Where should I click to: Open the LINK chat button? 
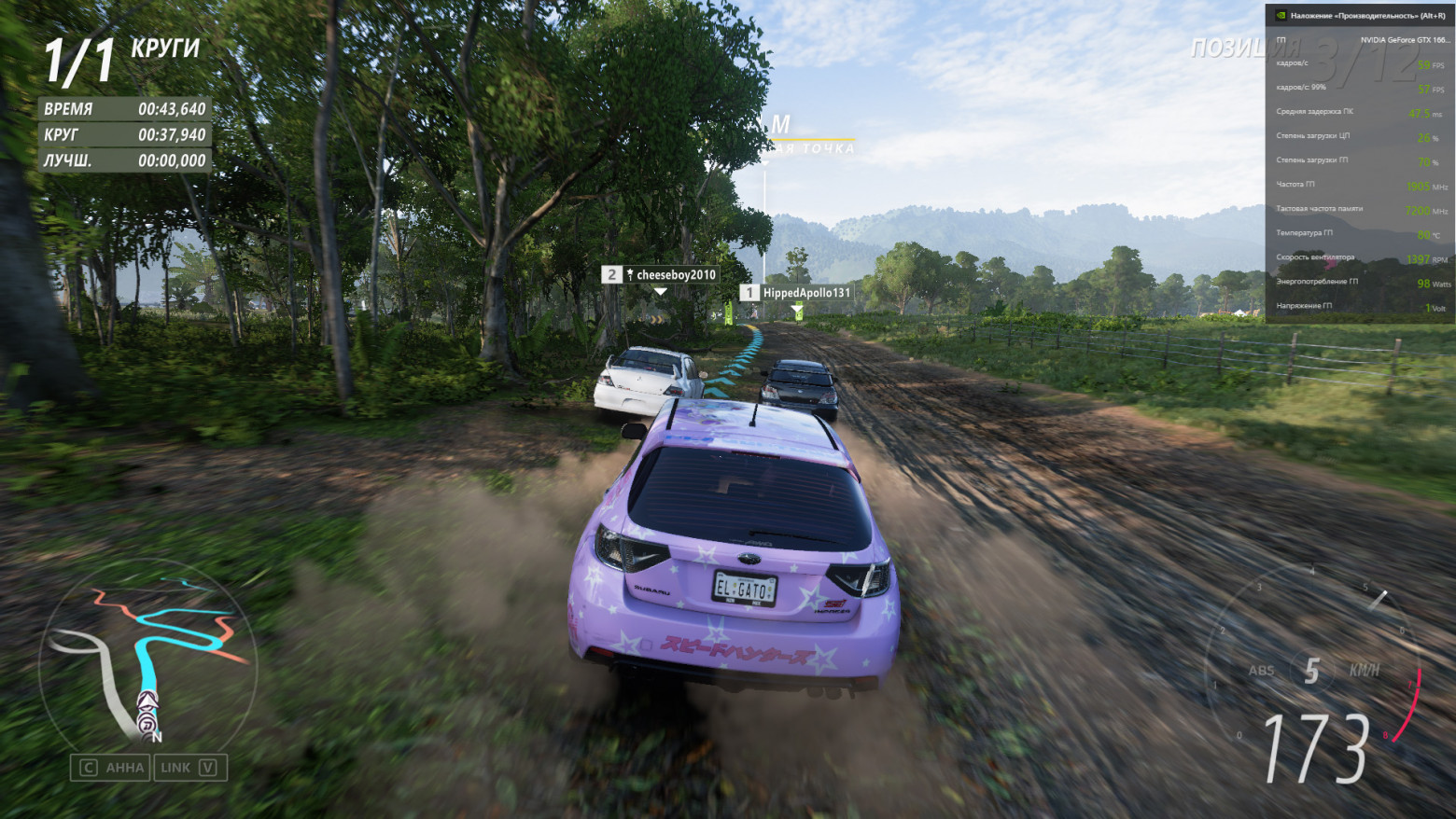[189, 768]
